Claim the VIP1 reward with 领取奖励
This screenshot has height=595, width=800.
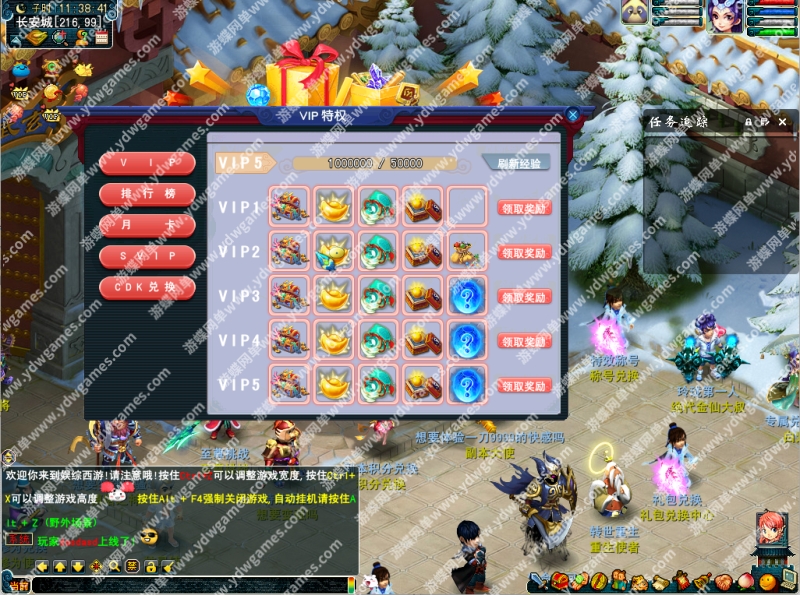click(524, 208)
